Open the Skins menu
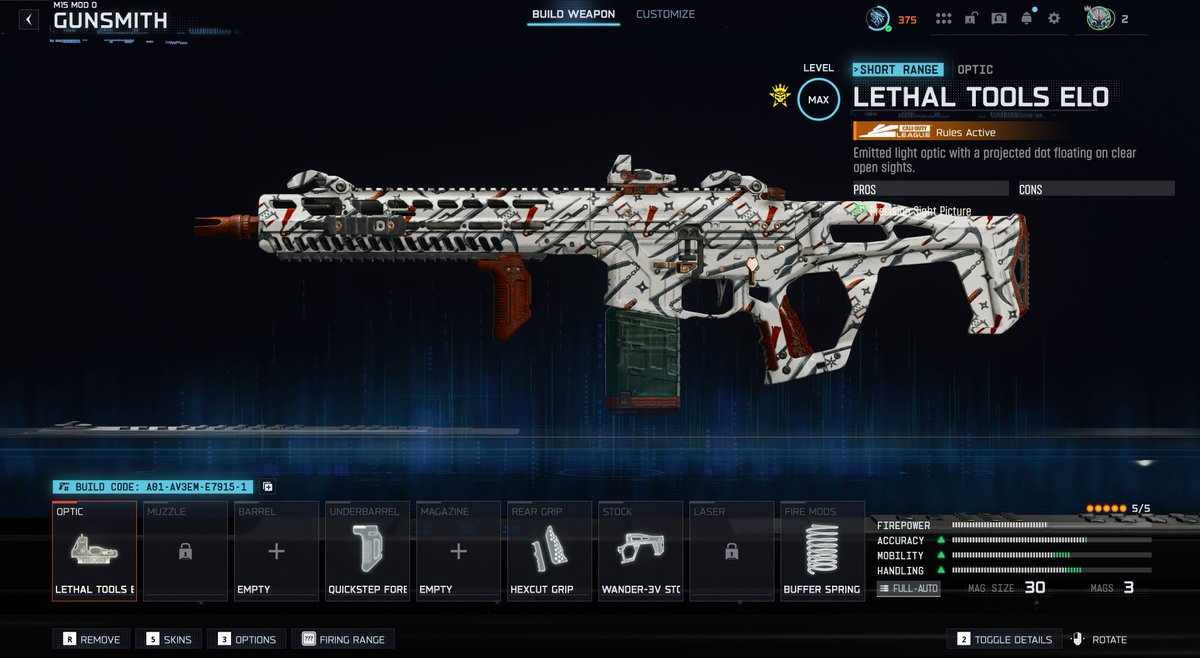 point(172,639)
